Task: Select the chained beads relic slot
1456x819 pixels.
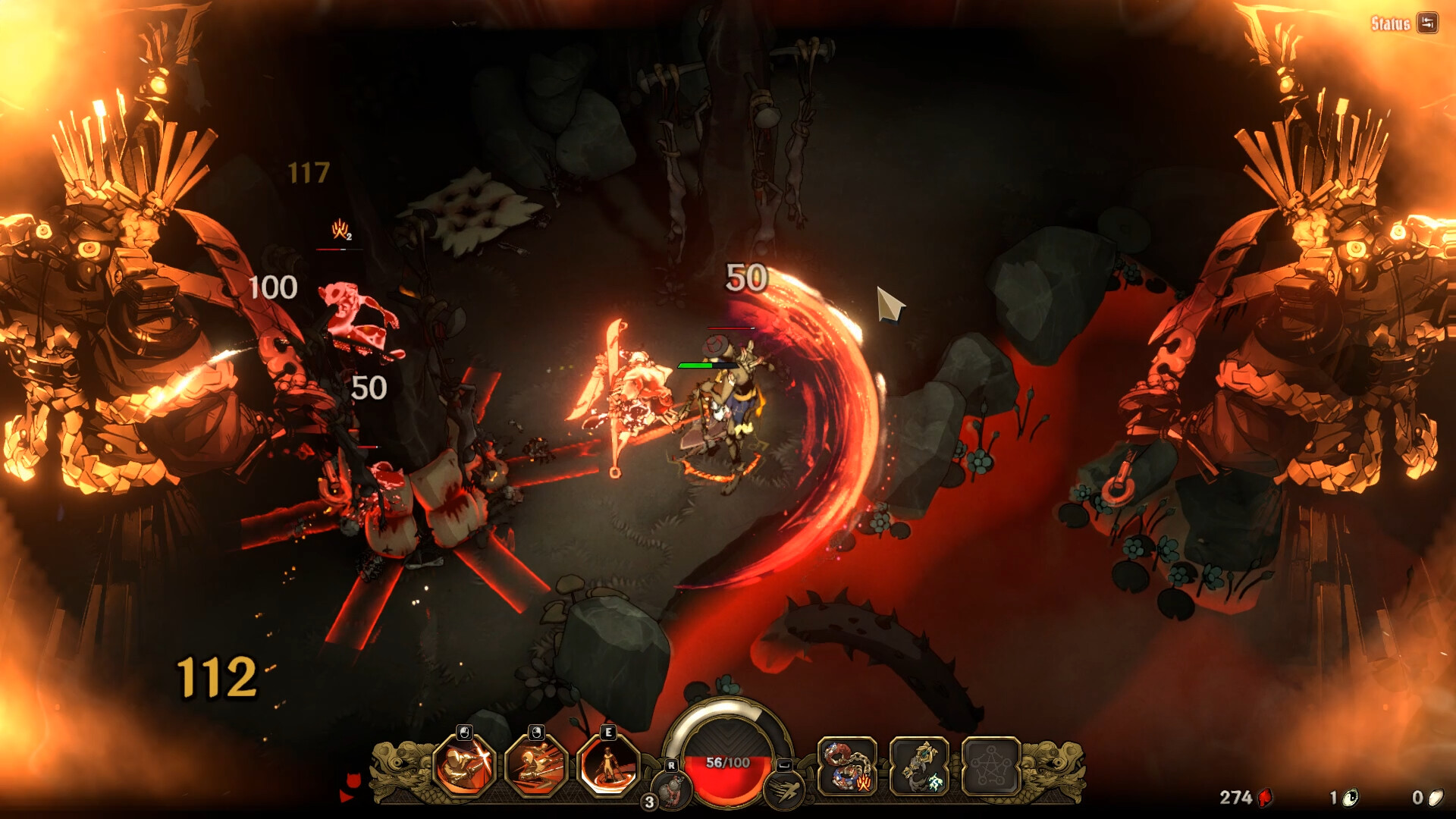Action: (847, 766)
